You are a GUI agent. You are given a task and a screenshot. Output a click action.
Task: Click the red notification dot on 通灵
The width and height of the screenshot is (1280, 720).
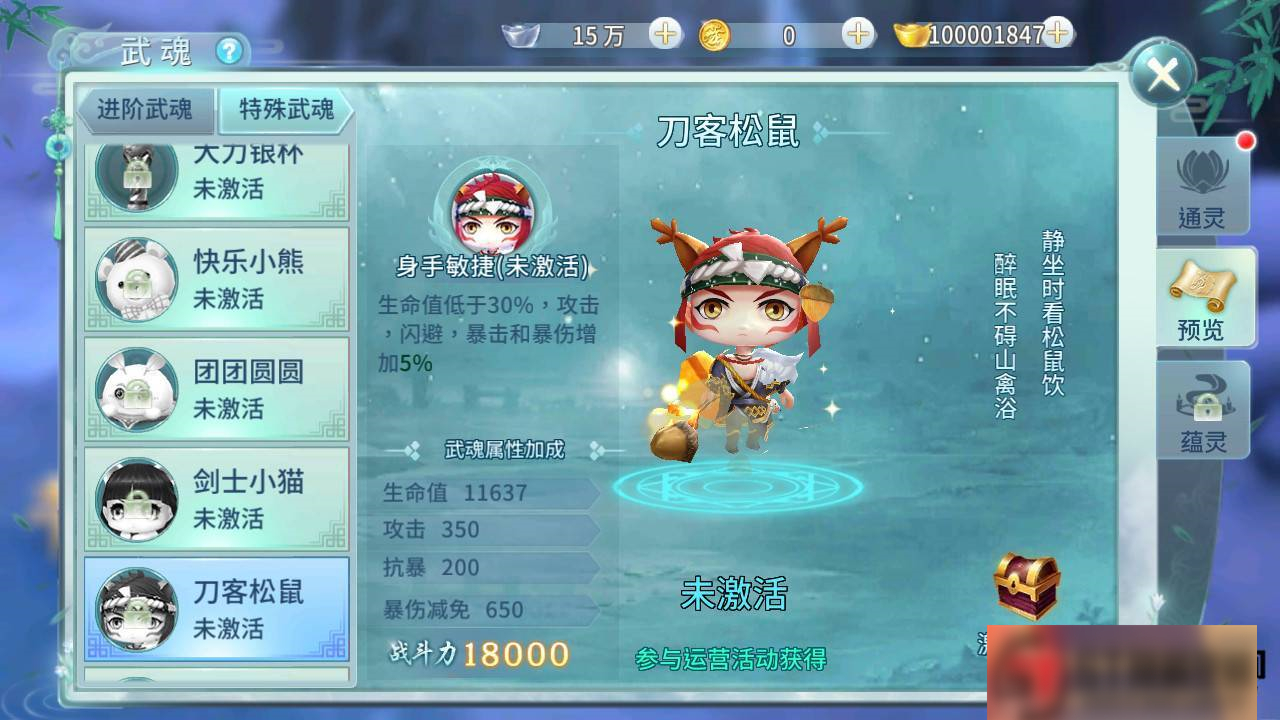point(1244,143)
